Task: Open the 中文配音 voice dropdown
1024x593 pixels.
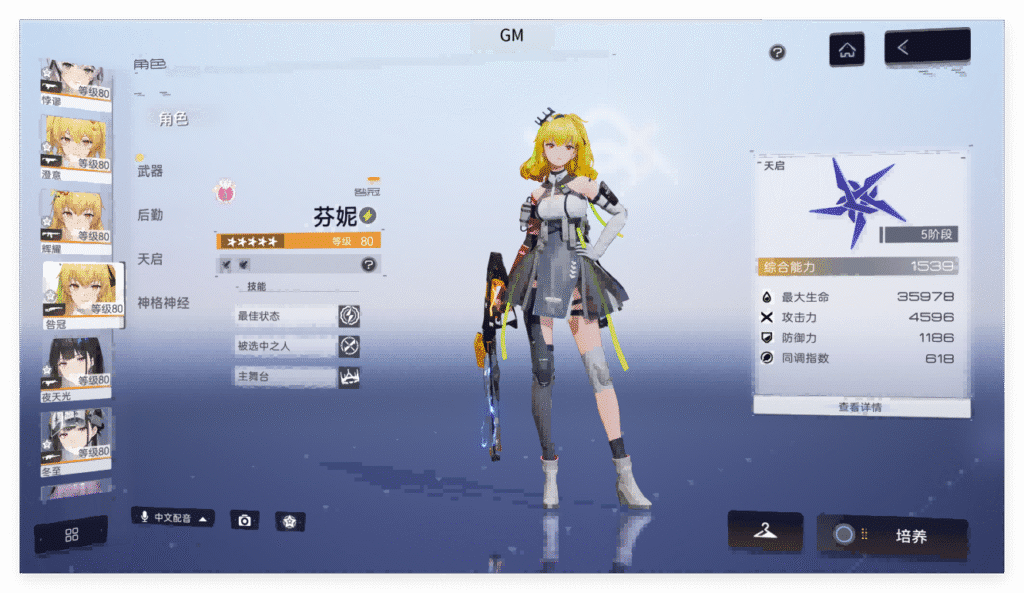Action: 173,518
